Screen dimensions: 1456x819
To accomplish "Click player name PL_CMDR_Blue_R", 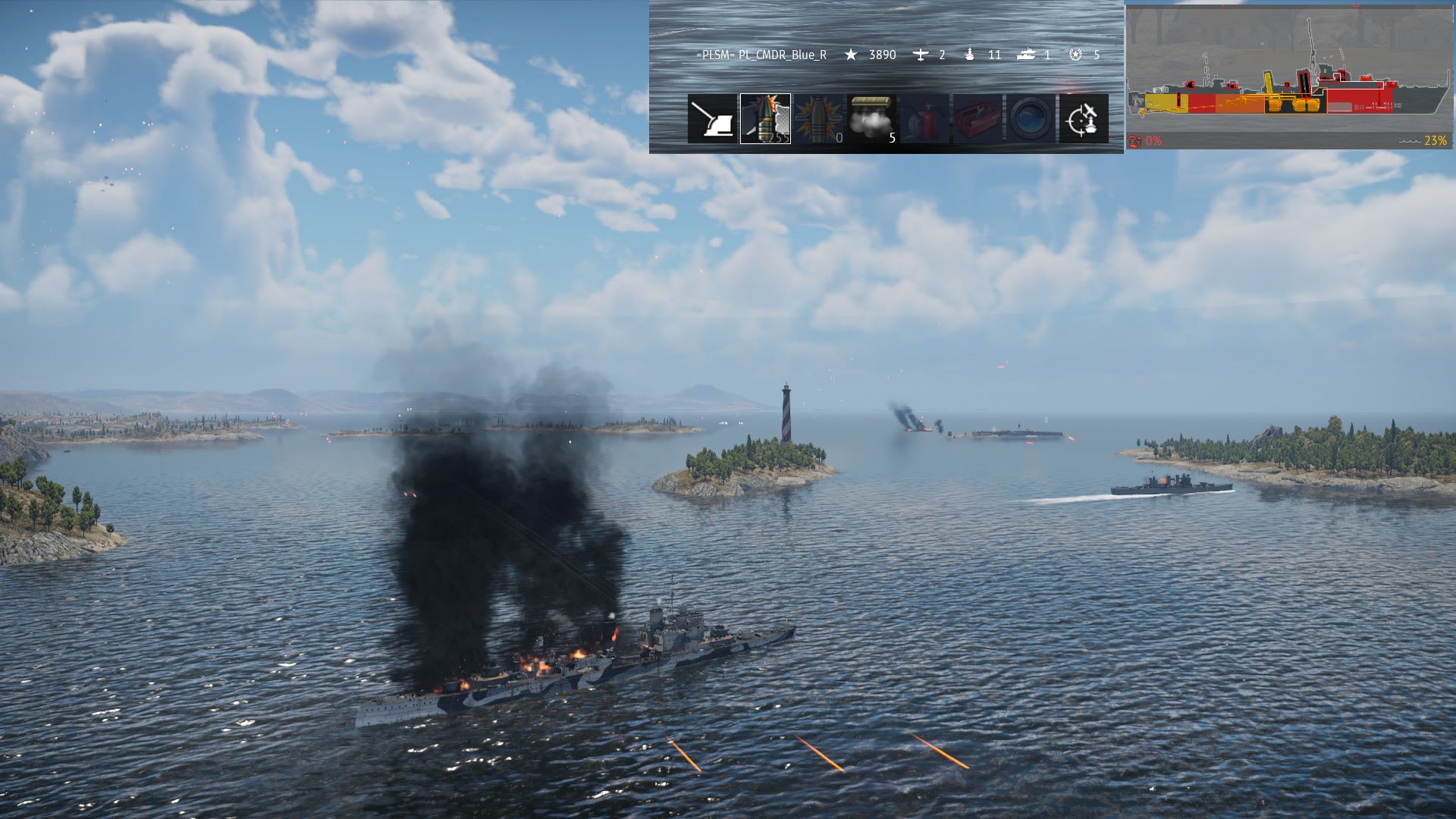I will (x=761, y=55).
